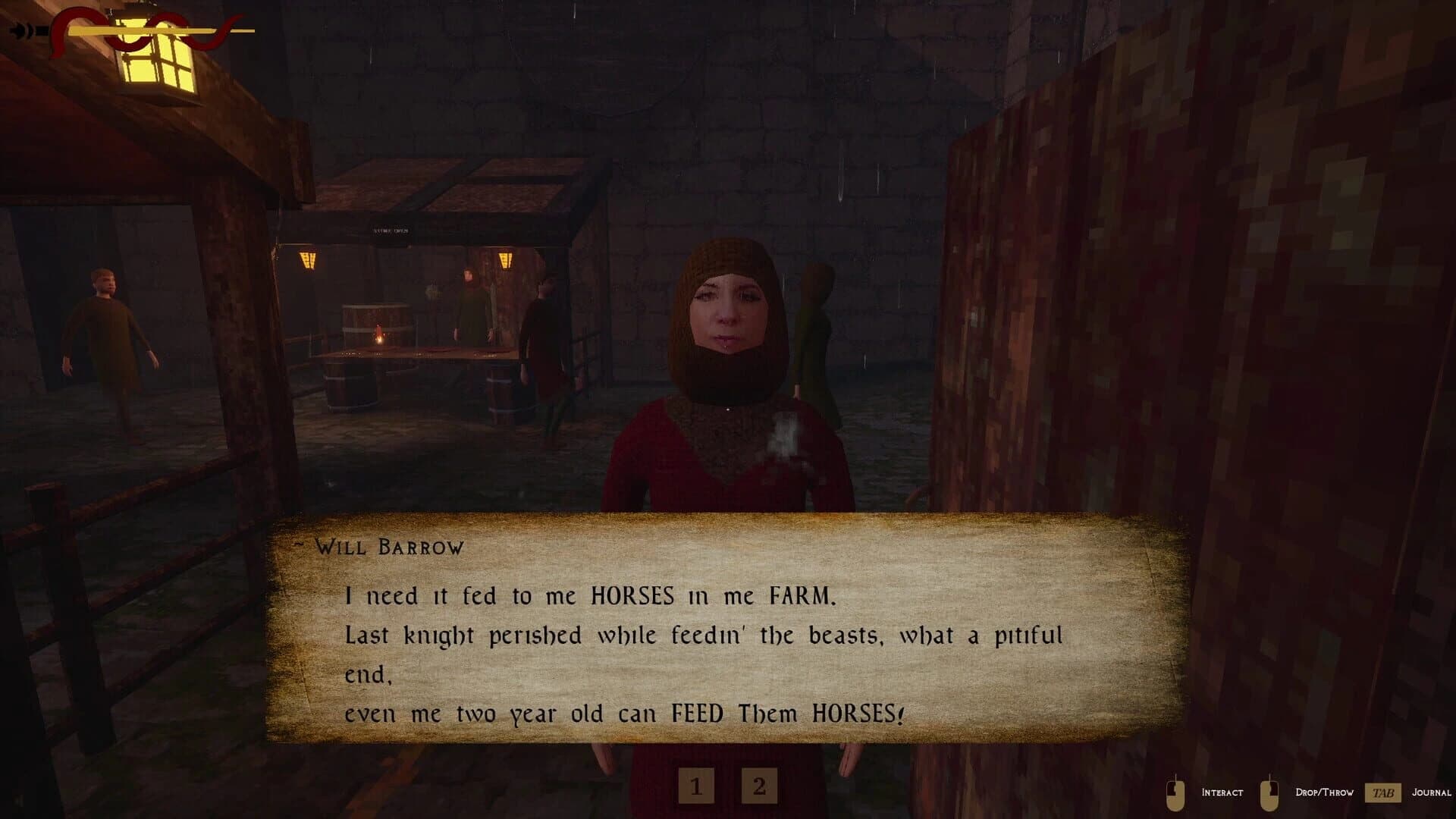The image size is (1456, 819).
Task: Select dialogue response 1
Action: tap(695, 787)
